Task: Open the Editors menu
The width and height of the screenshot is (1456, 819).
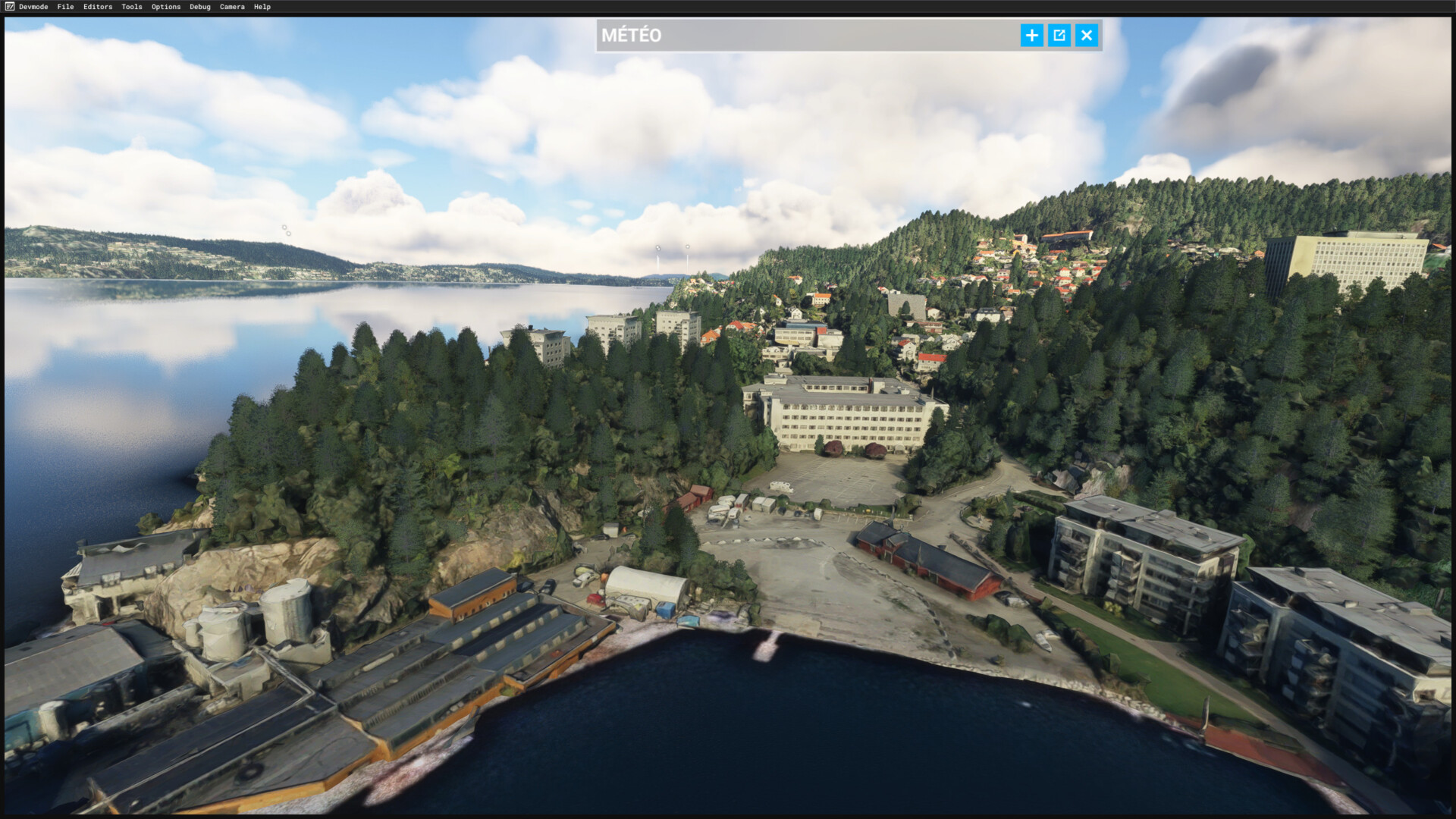Action: pyautogui.click(x=98, y=7)
